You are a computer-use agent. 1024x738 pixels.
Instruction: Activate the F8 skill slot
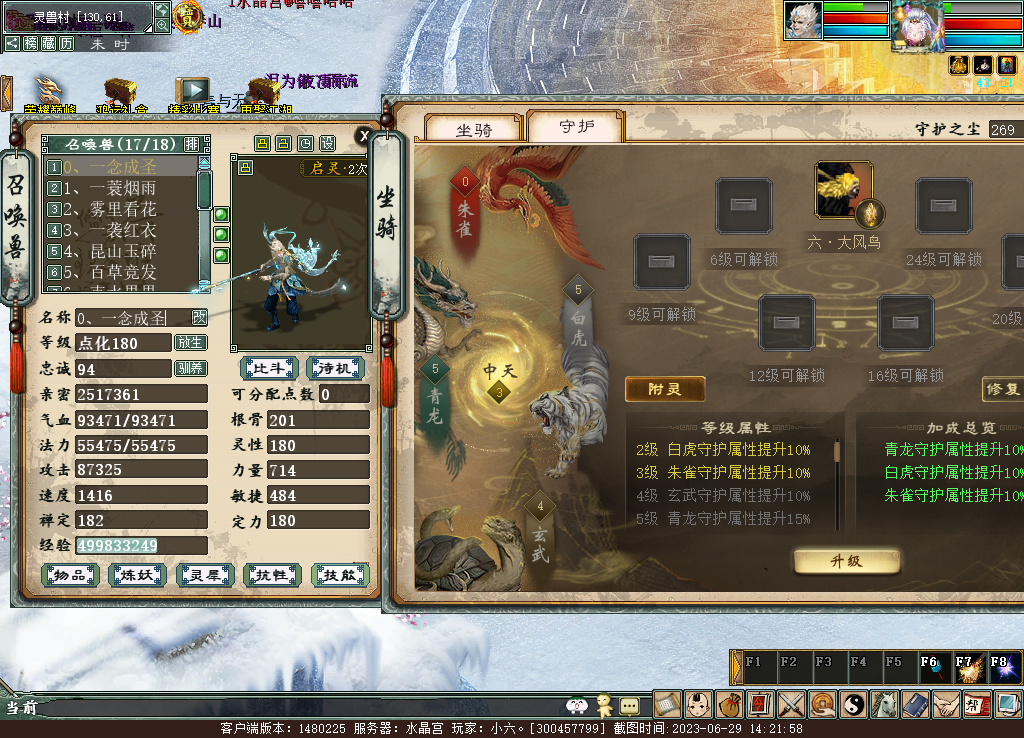pyautogui.click(x=1003, y=667)
